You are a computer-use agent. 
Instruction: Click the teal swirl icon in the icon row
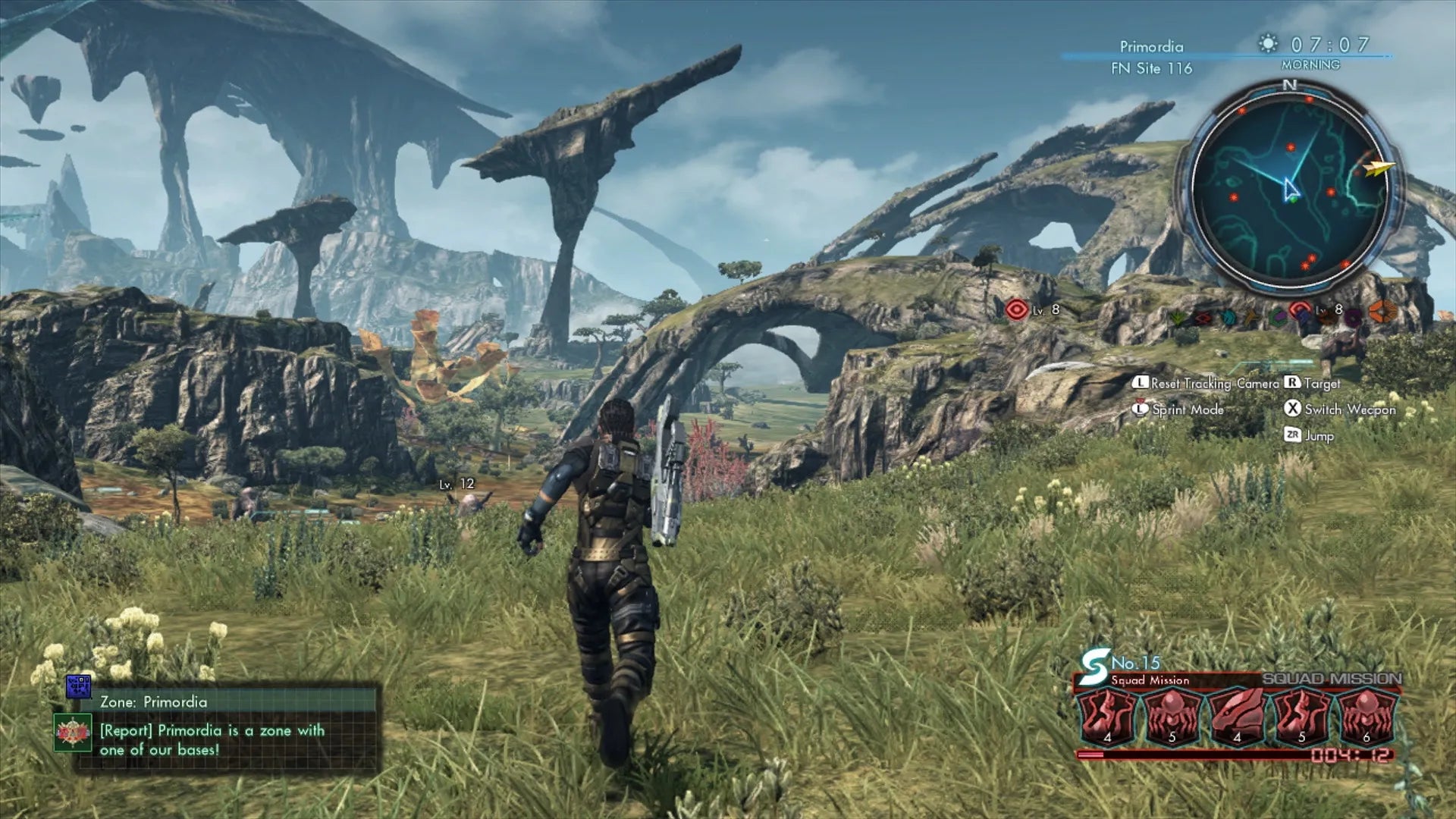1227,318
